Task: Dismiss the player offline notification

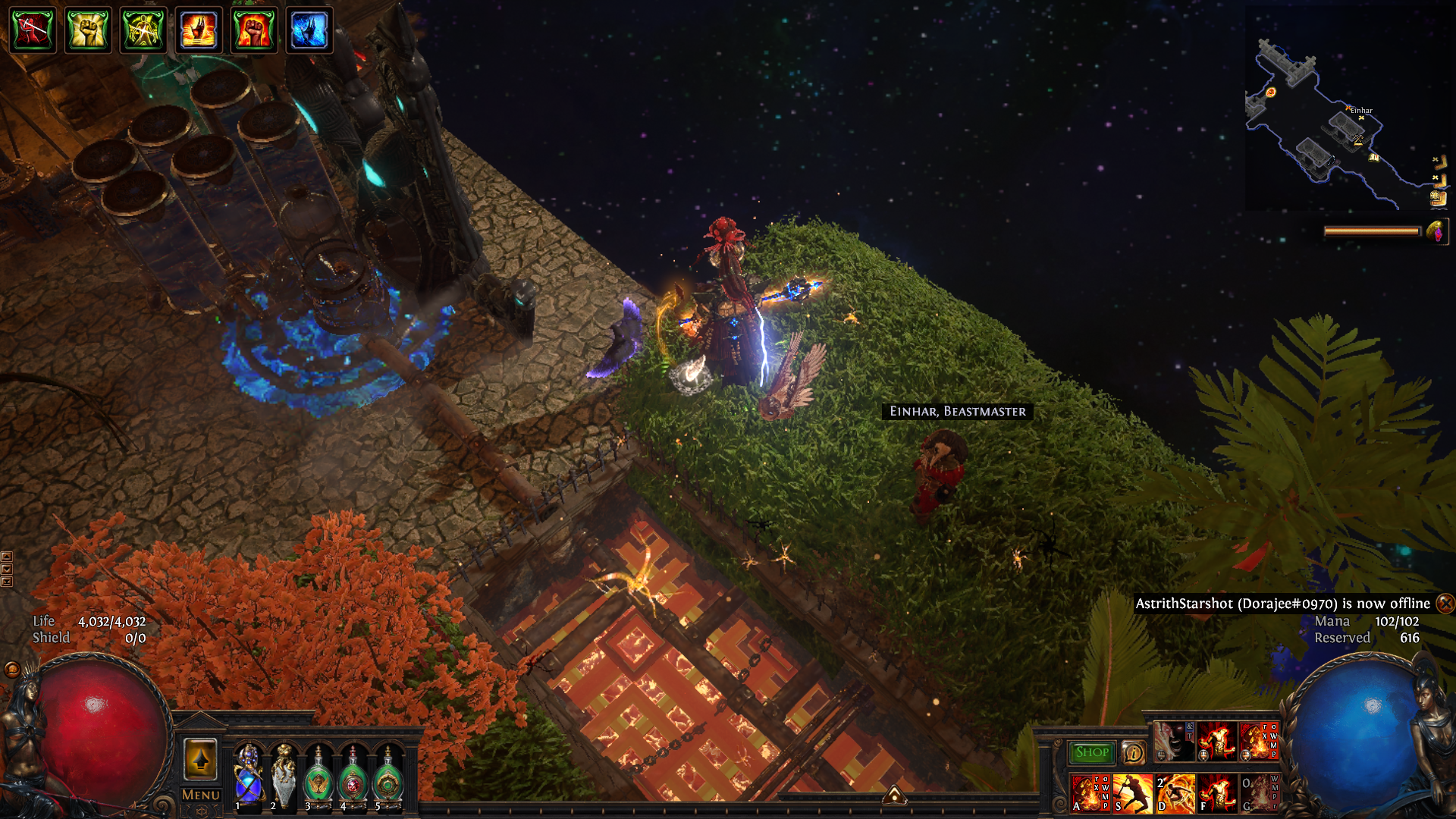Action: click(x=1445, y=604)
